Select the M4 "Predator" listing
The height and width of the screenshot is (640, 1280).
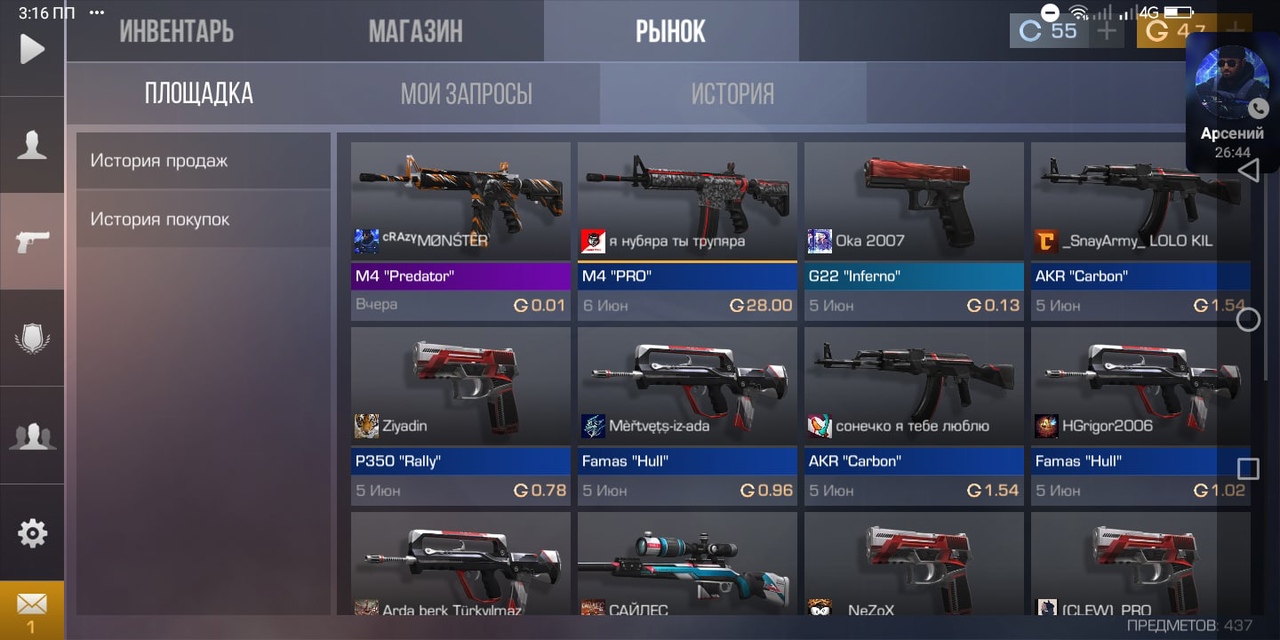pos(460,230)
